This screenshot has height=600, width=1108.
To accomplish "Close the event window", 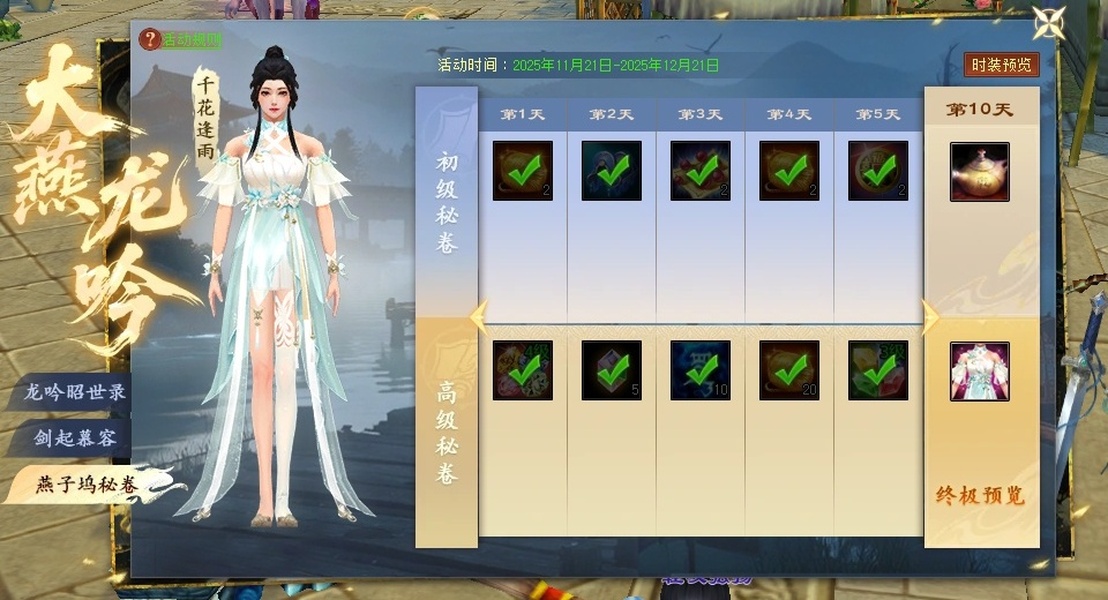I will pyautogui.click(x=1049, y=23).
